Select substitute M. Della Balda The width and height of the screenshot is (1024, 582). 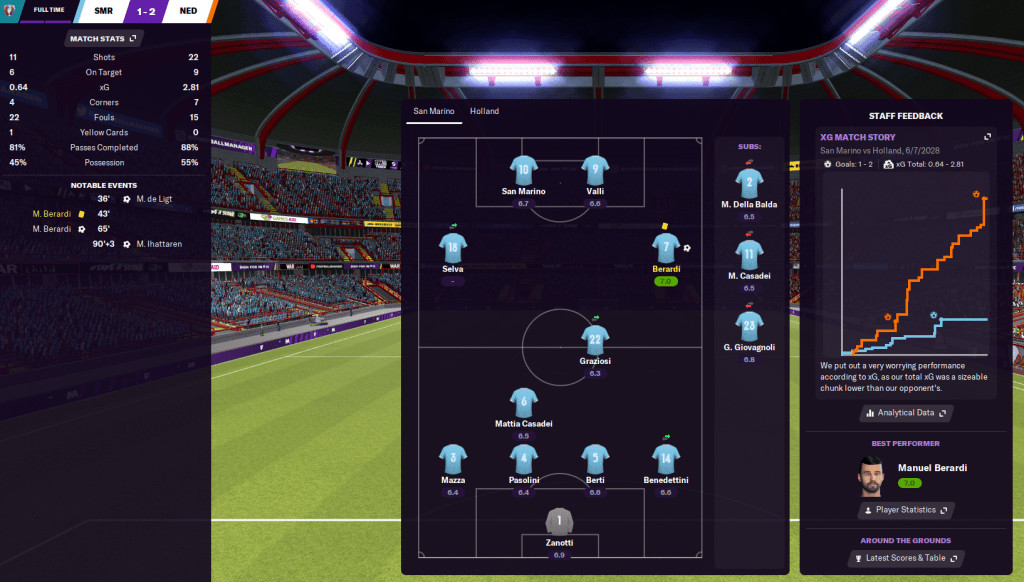click(750, 182)
